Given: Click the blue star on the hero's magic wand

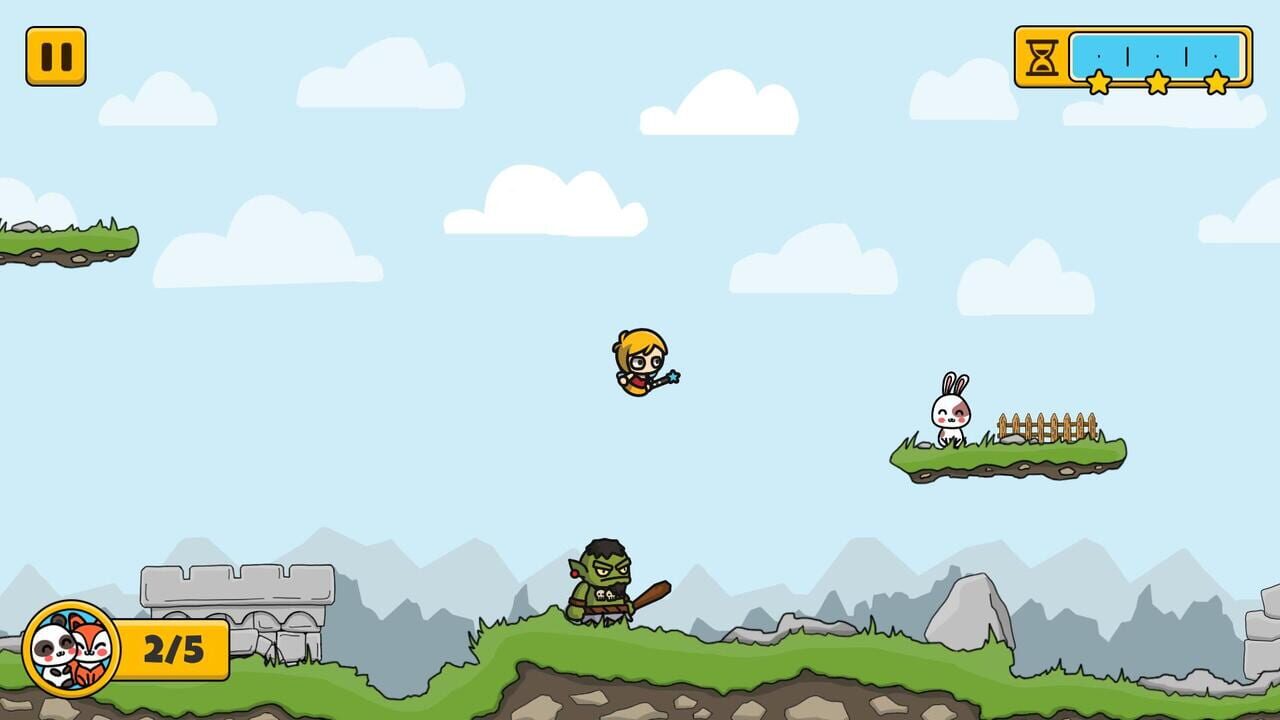Looking at the screenshot, I should 674,379.
